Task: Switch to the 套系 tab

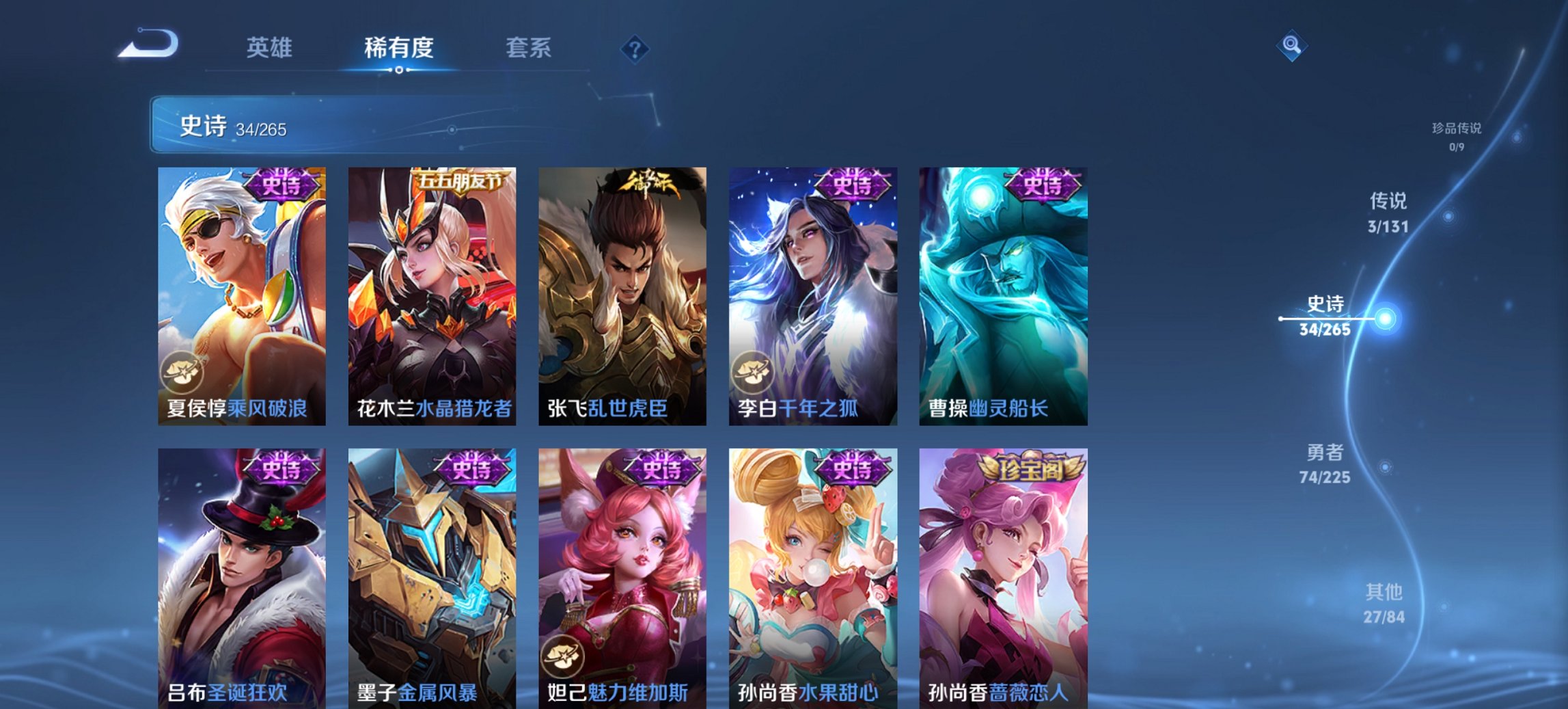Action: pyautogui.click(x=529, y=48)
